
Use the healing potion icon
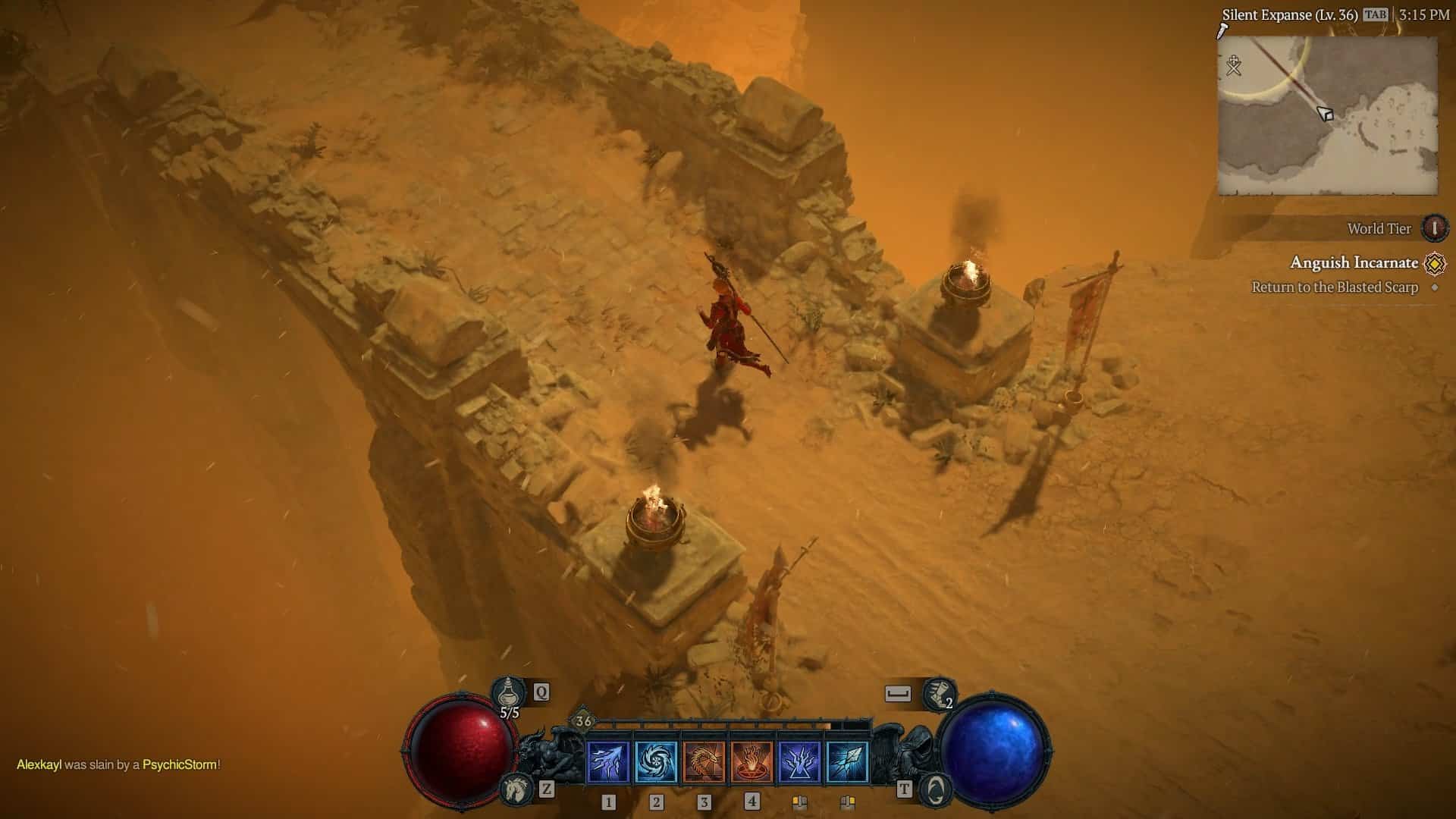[508, 692]
